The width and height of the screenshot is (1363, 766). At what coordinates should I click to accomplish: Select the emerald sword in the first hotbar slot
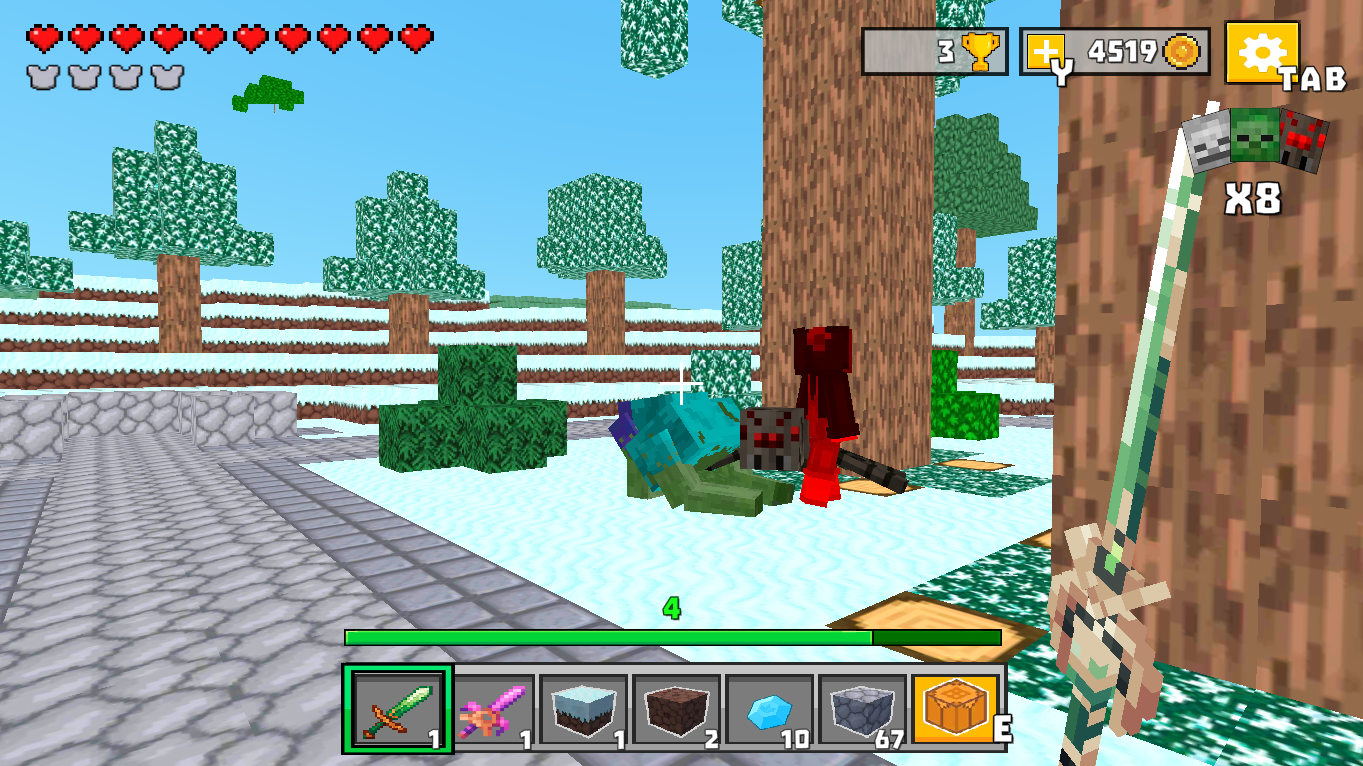coord(399,710)
